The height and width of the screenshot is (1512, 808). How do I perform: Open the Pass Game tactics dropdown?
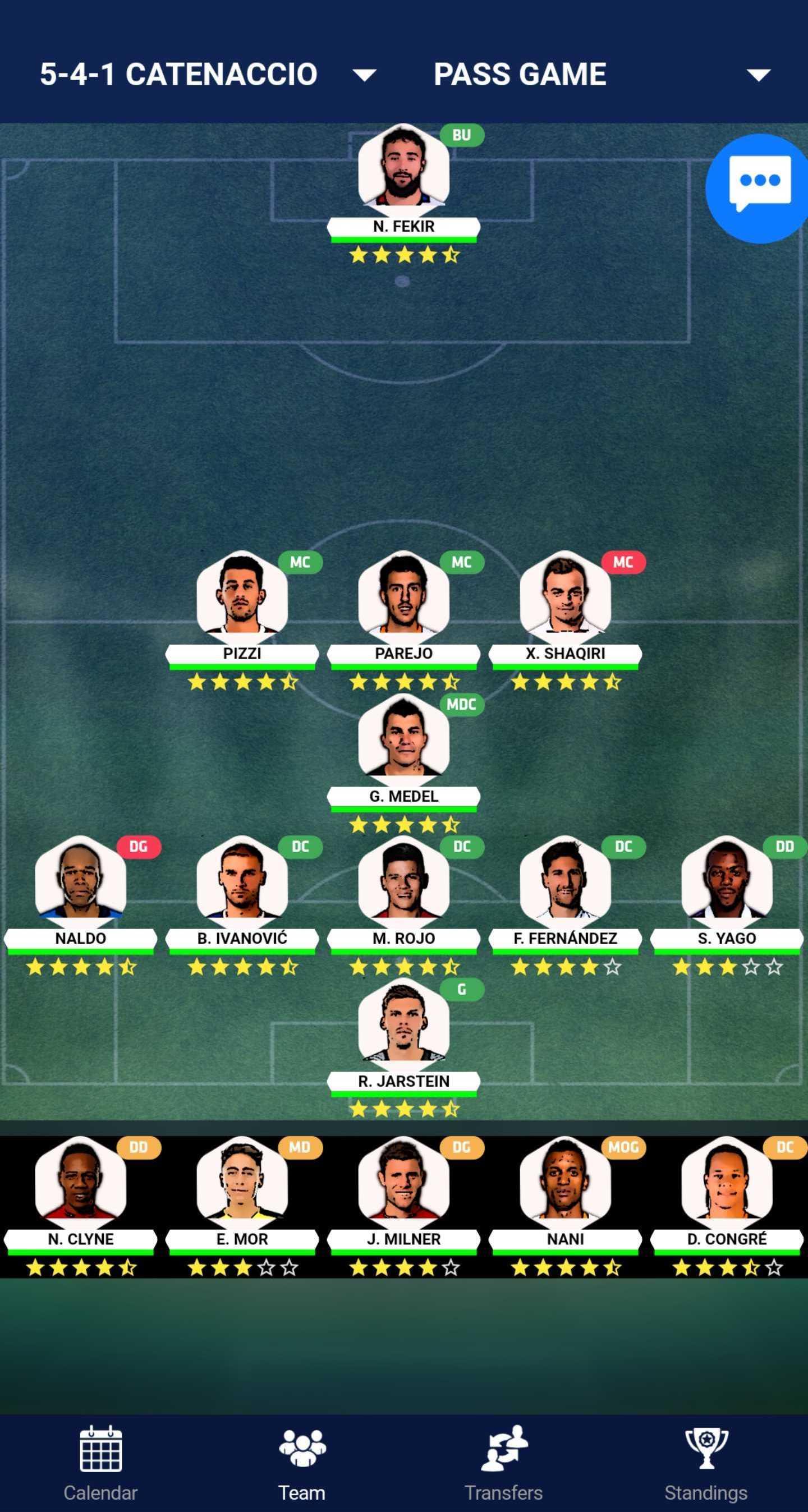click(x=602, y=75)
